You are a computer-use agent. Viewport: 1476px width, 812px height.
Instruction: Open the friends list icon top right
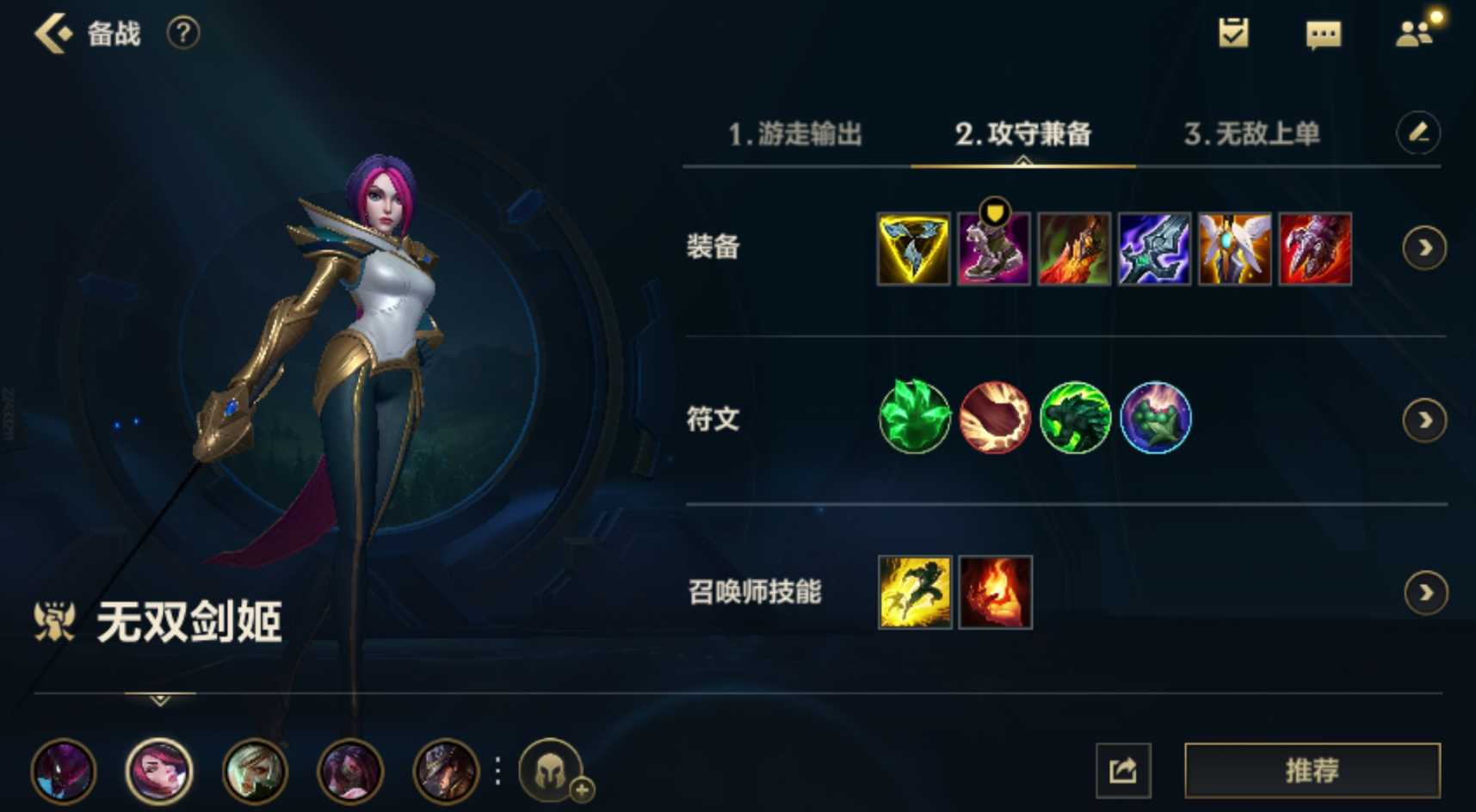click(x=1417, y=33)
